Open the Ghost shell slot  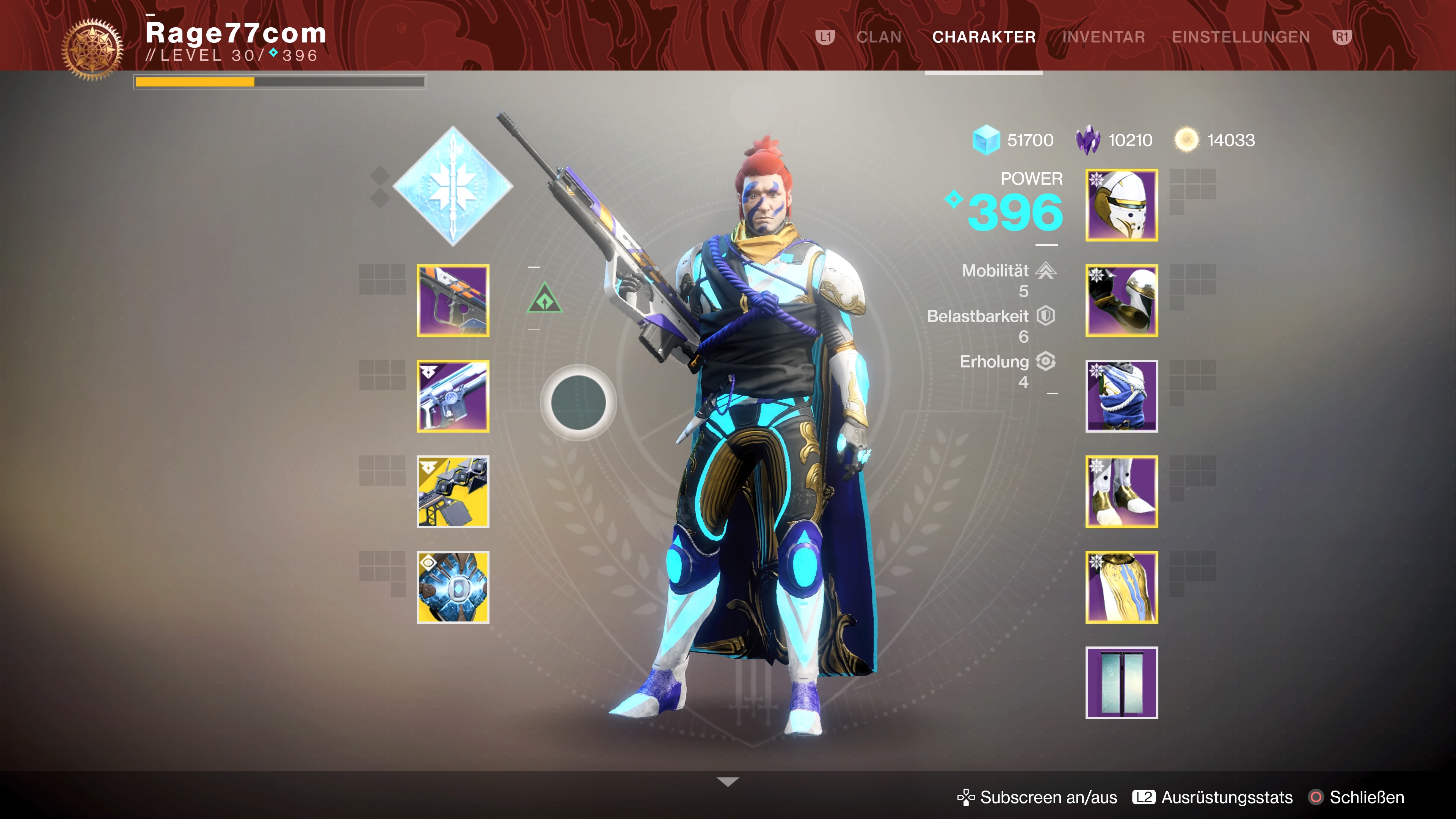pyautogui.click(x=453, y=587)
